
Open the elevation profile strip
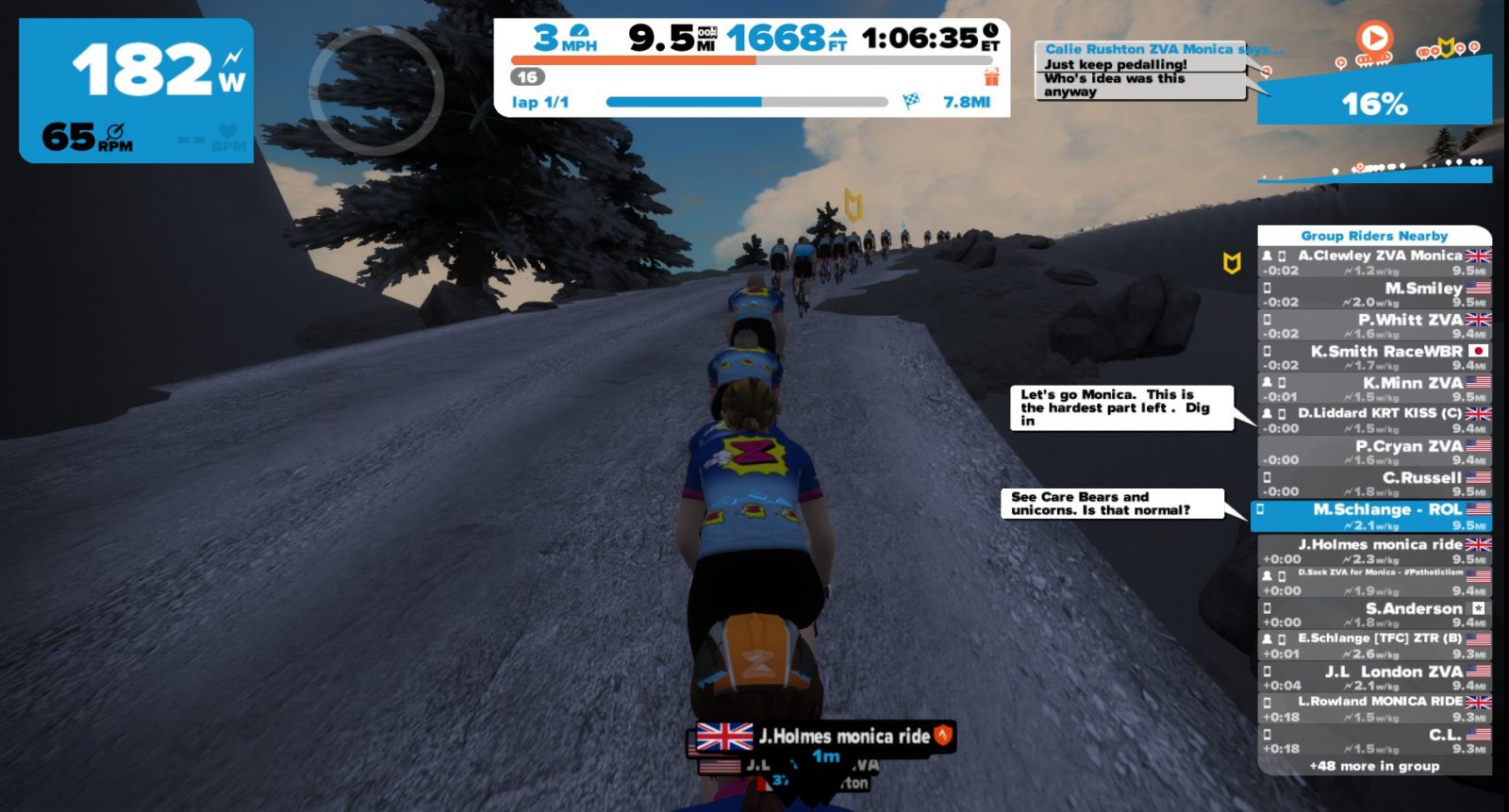tap(1374, 172)
